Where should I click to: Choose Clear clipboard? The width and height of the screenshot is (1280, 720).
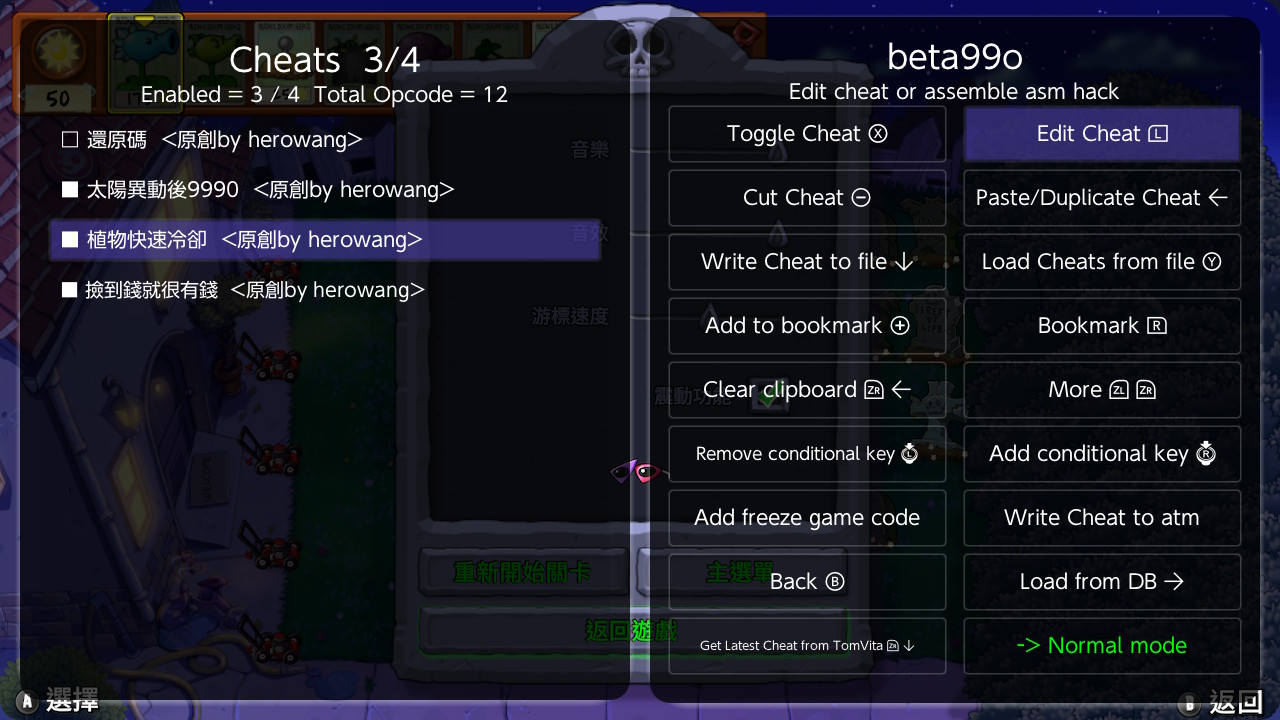[x=807, y=390]
